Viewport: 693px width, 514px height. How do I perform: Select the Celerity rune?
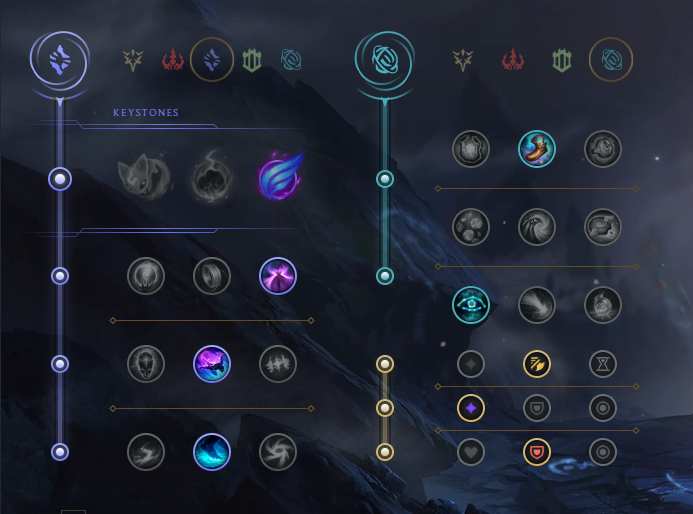[212, 364]
